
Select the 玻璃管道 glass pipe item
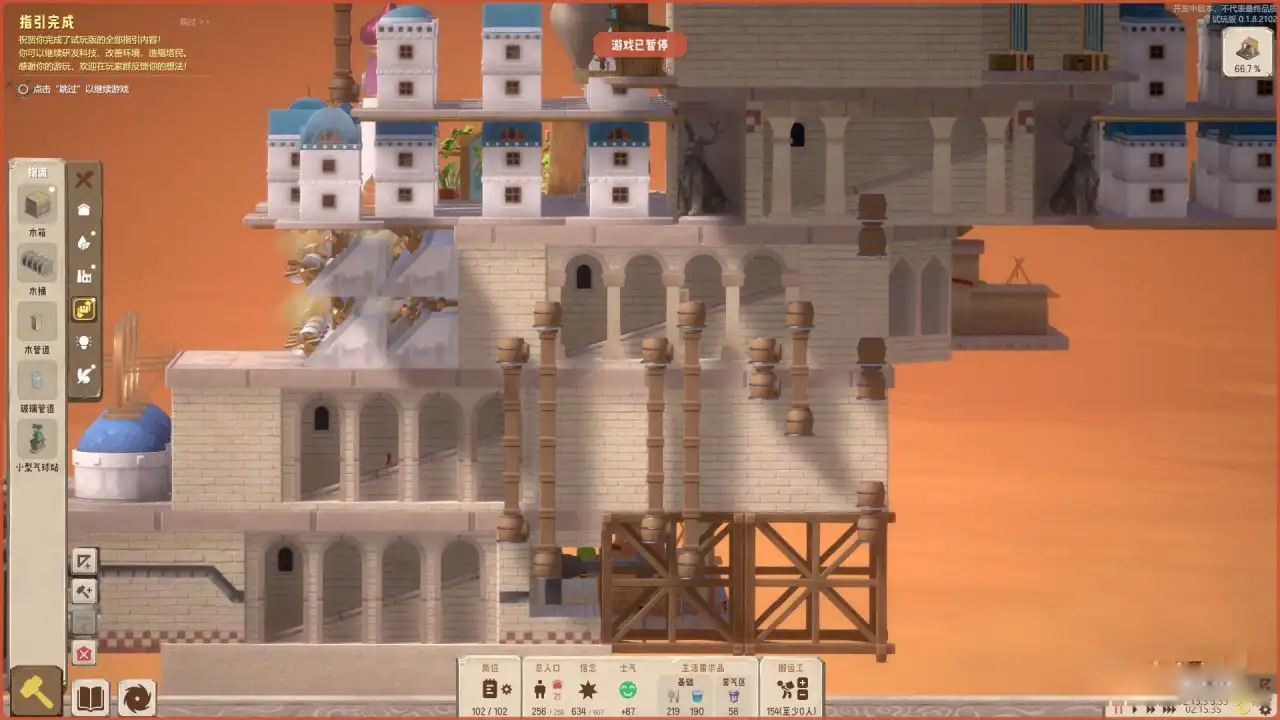pyautogui.click(x=37, y=380)
